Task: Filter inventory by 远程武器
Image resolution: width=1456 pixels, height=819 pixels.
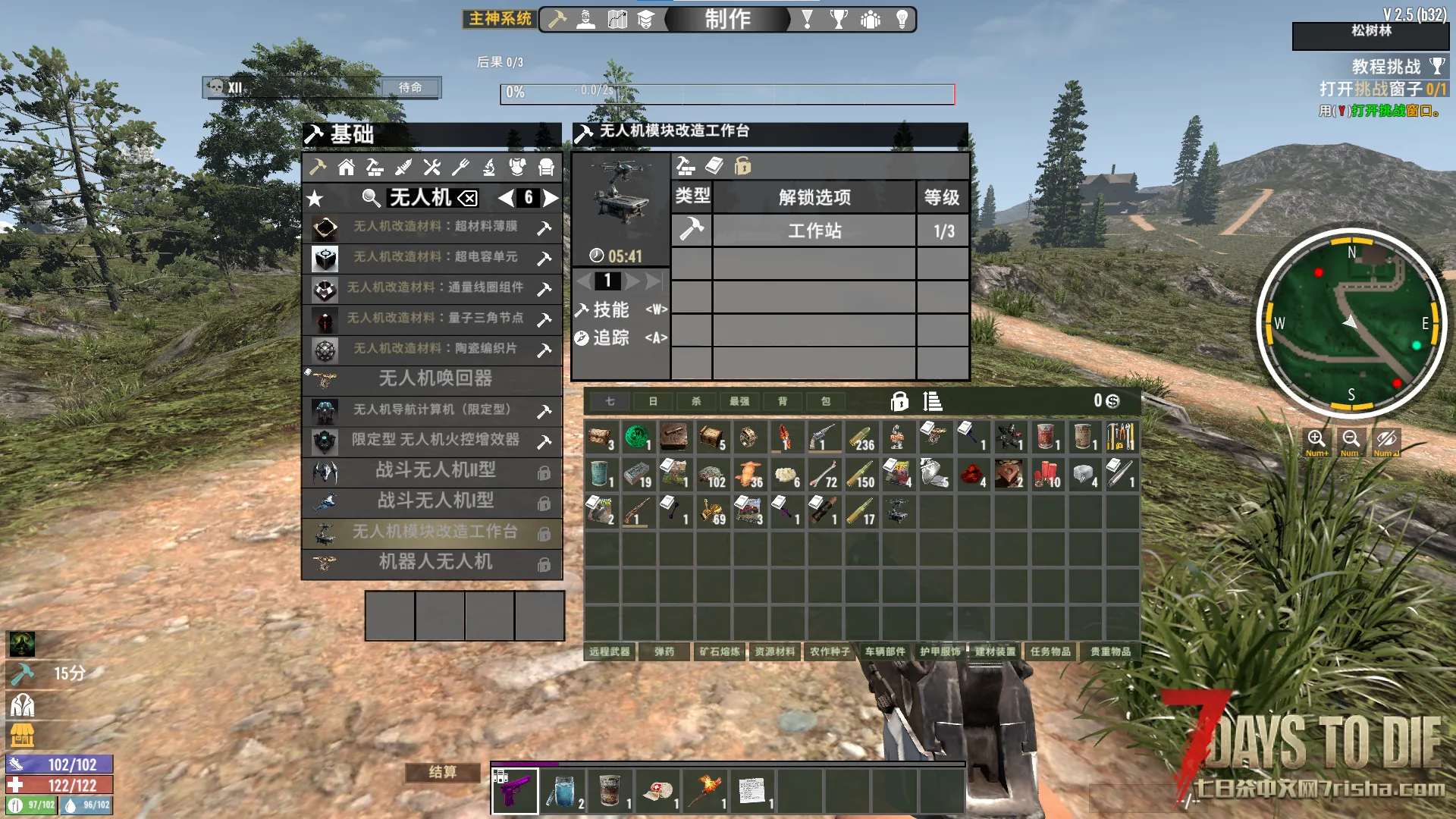Action: (610, 651)
